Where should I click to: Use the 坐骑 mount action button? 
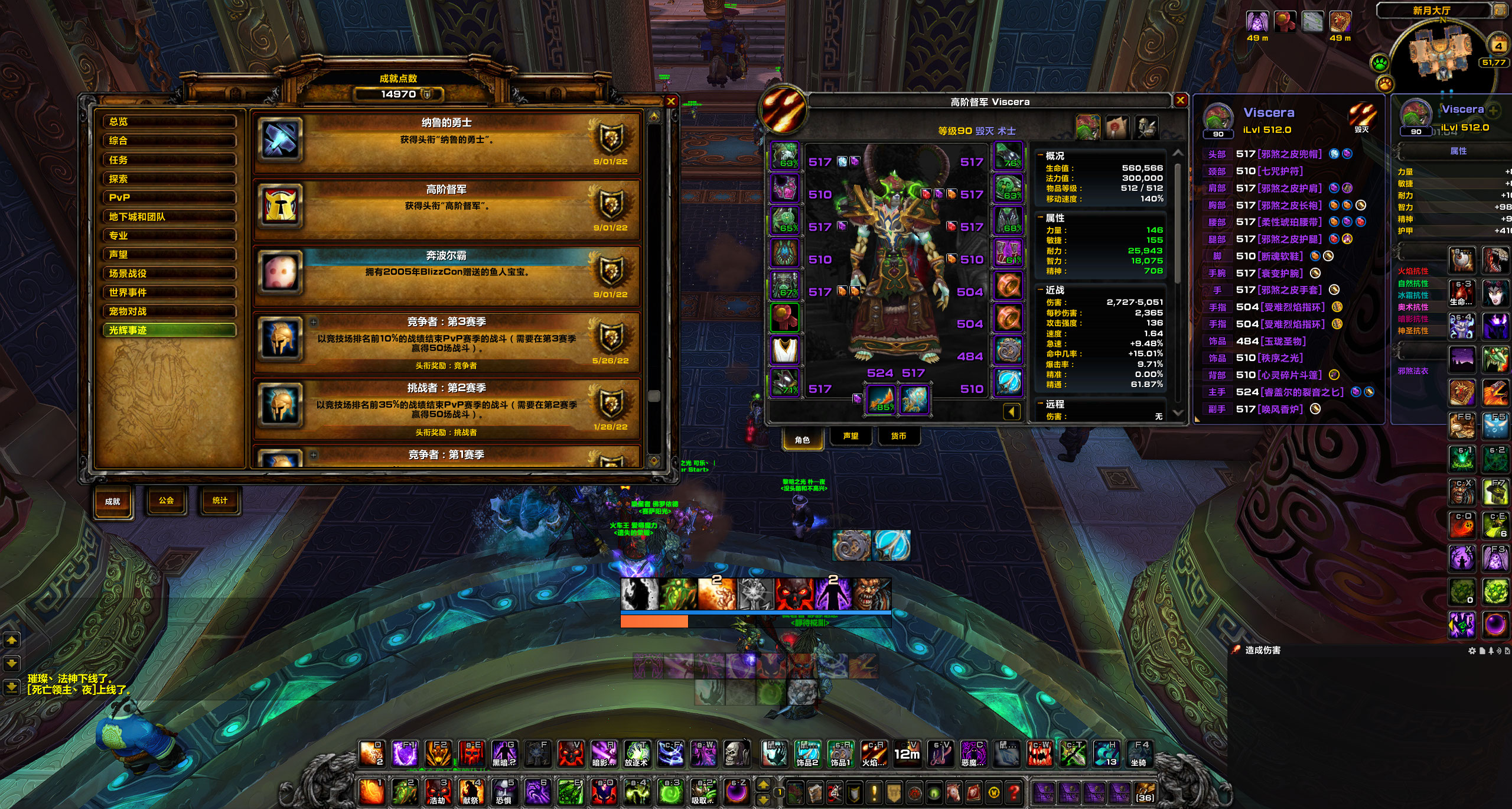[1139, 755]
